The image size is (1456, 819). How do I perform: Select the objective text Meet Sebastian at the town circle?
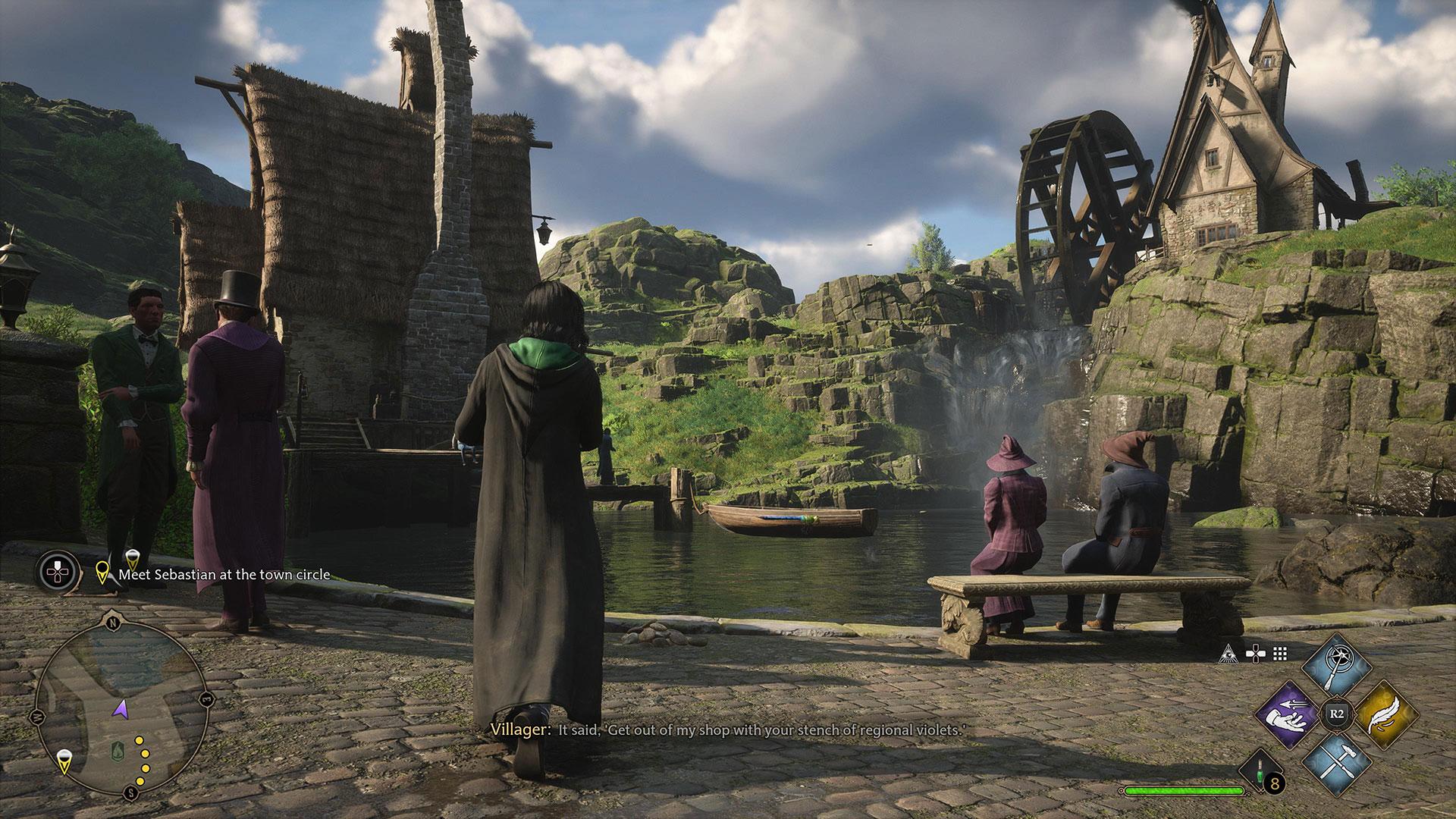pyautogui.click(x=222, y=575)
